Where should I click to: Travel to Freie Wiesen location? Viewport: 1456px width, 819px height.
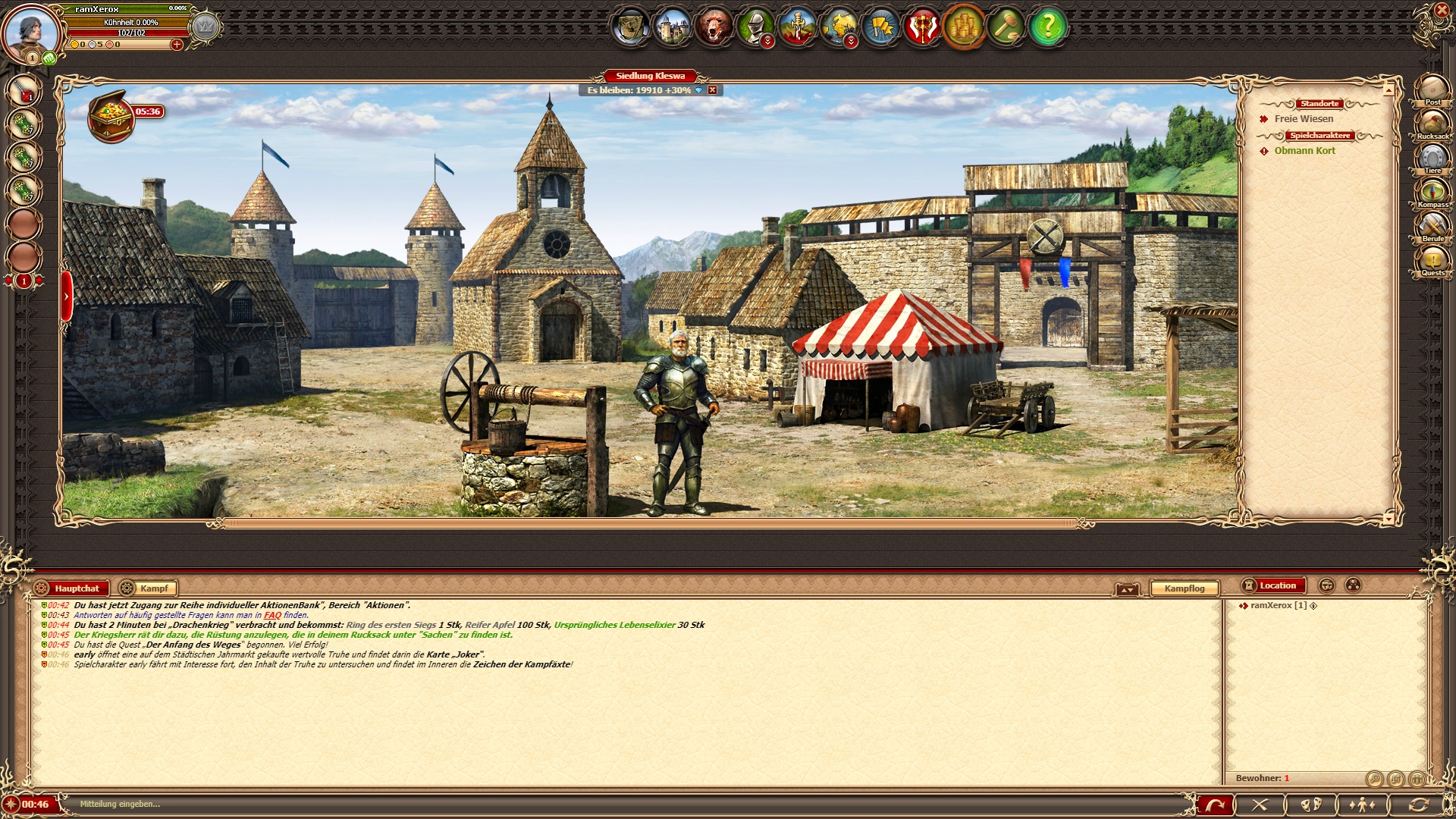tap(1304, 119)
